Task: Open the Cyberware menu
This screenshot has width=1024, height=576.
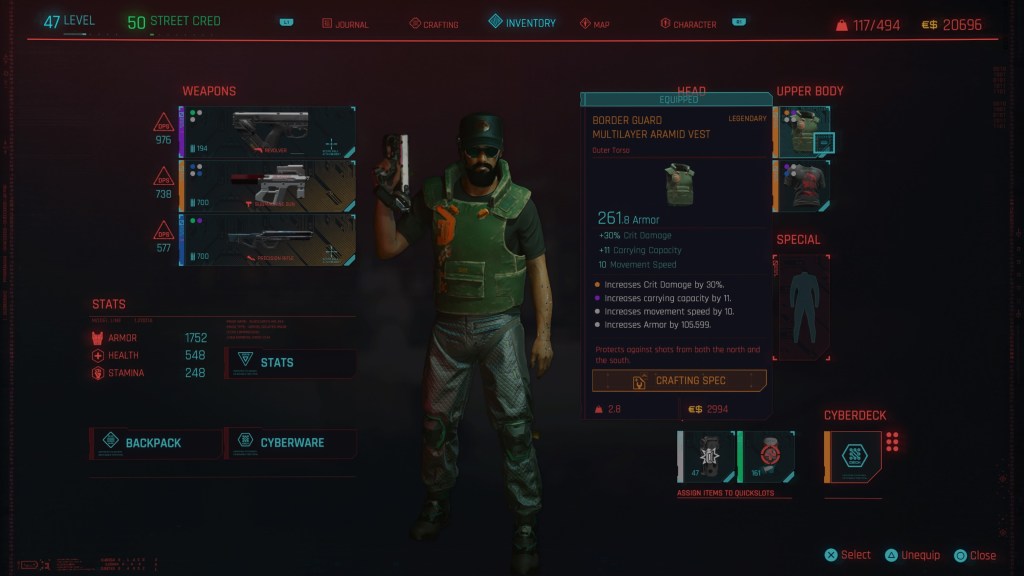Action: click(290, 442)
